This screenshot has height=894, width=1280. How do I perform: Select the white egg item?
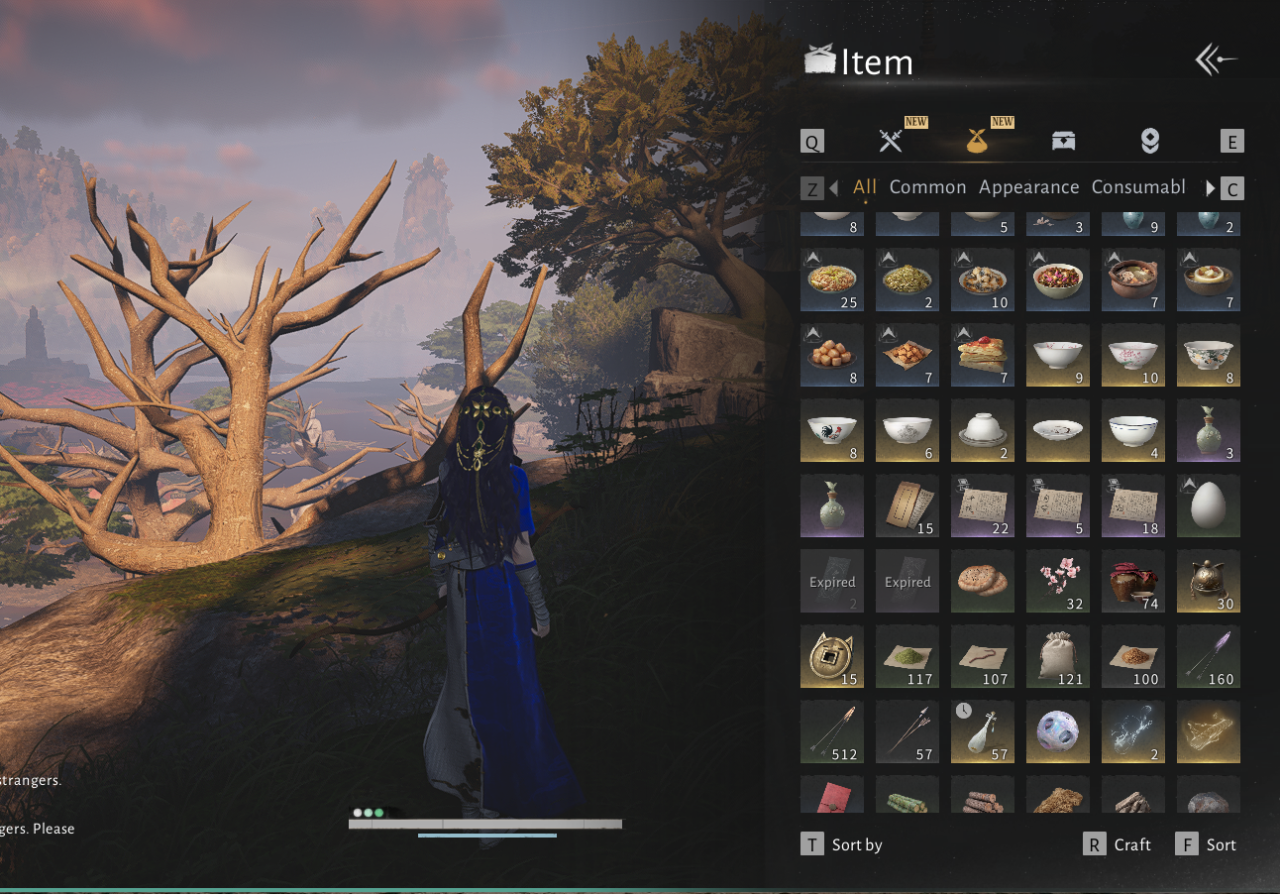pos(1208,506)
